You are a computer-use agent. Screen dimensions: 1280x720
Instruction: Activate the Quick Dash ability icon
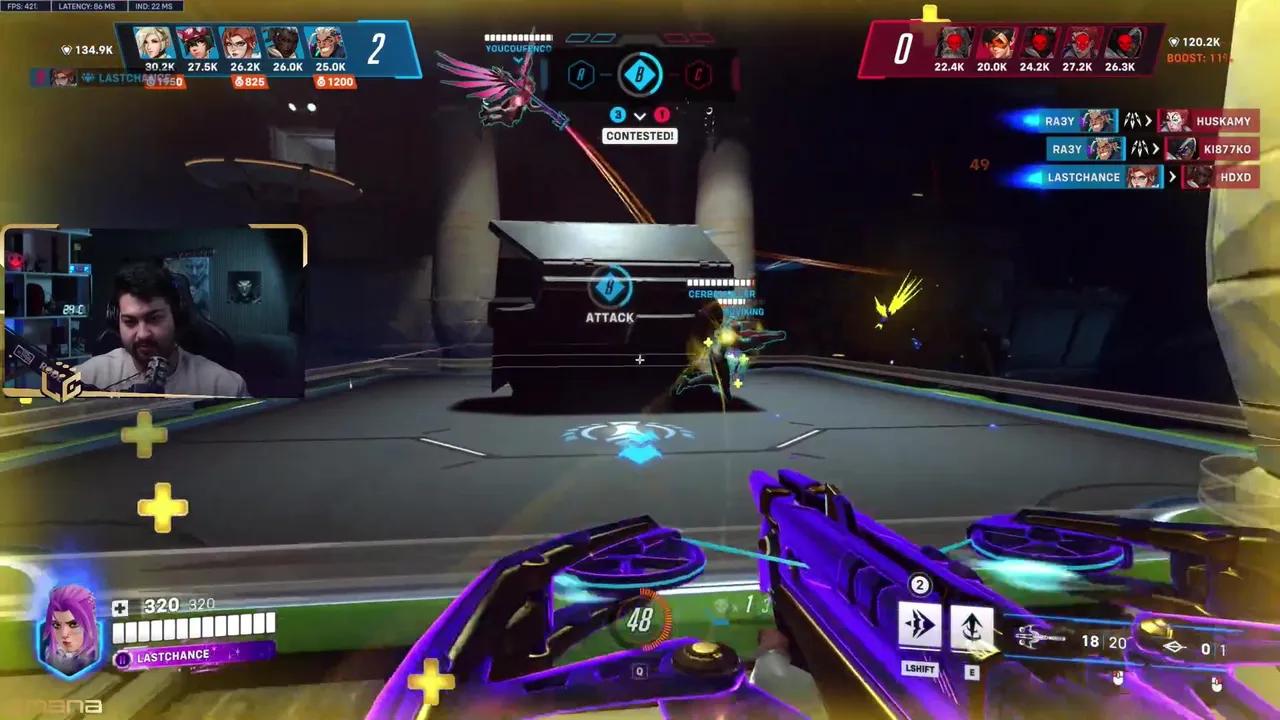pyautogui.click(x=919, y=626)
